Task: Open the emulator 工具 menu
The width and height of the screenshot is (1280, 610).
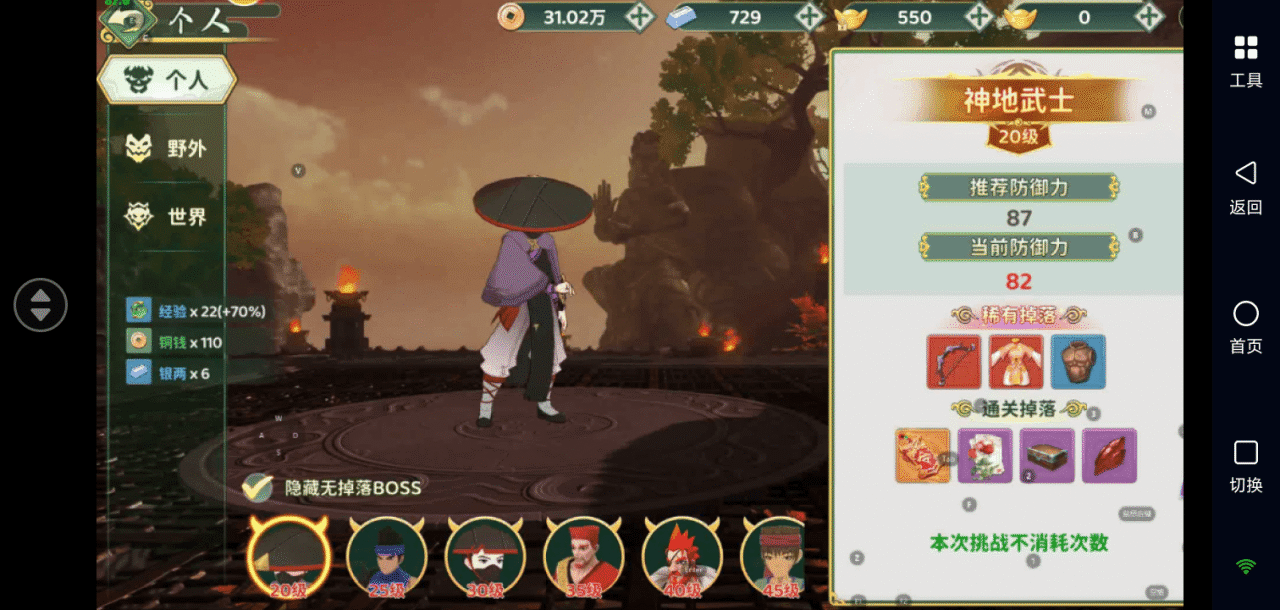Action: pyautogui.click(x=1246, y=60)
